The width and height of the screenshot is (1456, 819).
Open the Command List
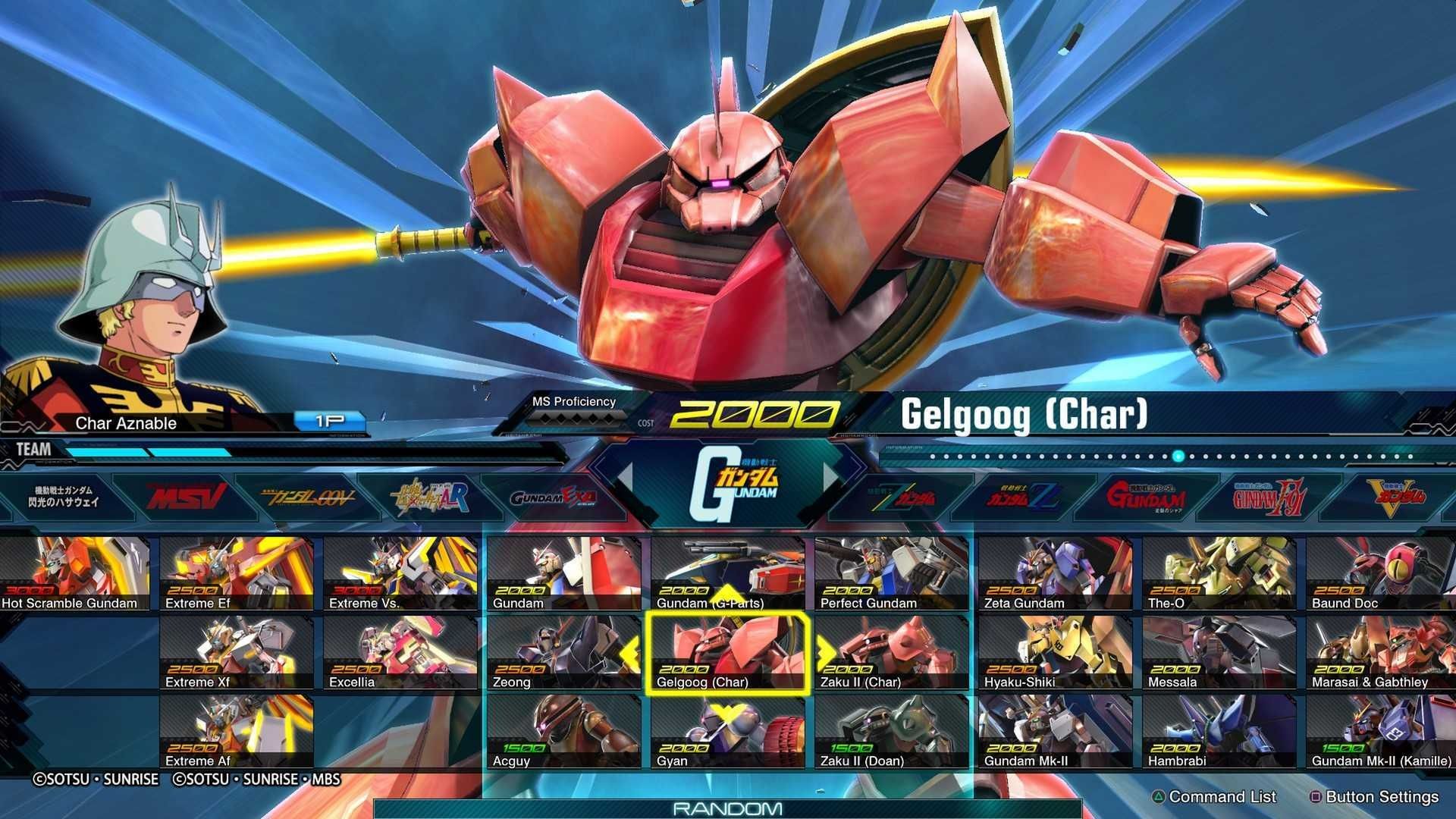[1221, 797]
